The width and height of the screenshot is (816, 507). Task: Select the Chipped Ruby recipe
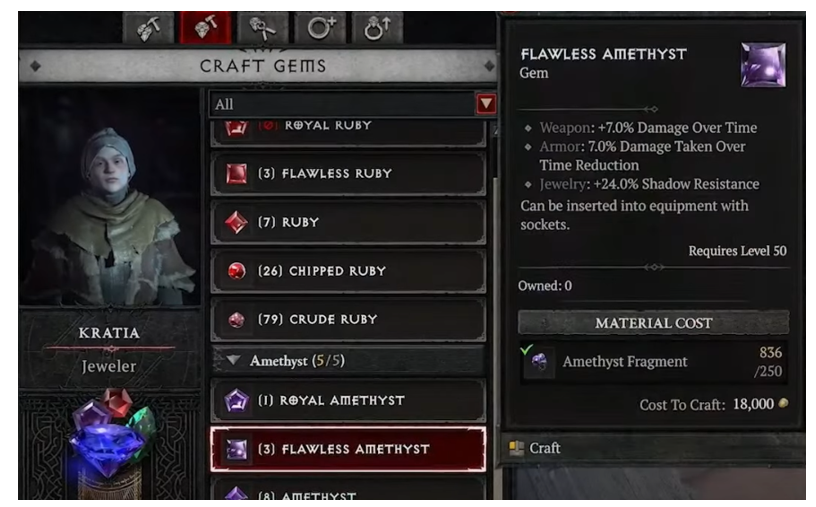[348, 271]
